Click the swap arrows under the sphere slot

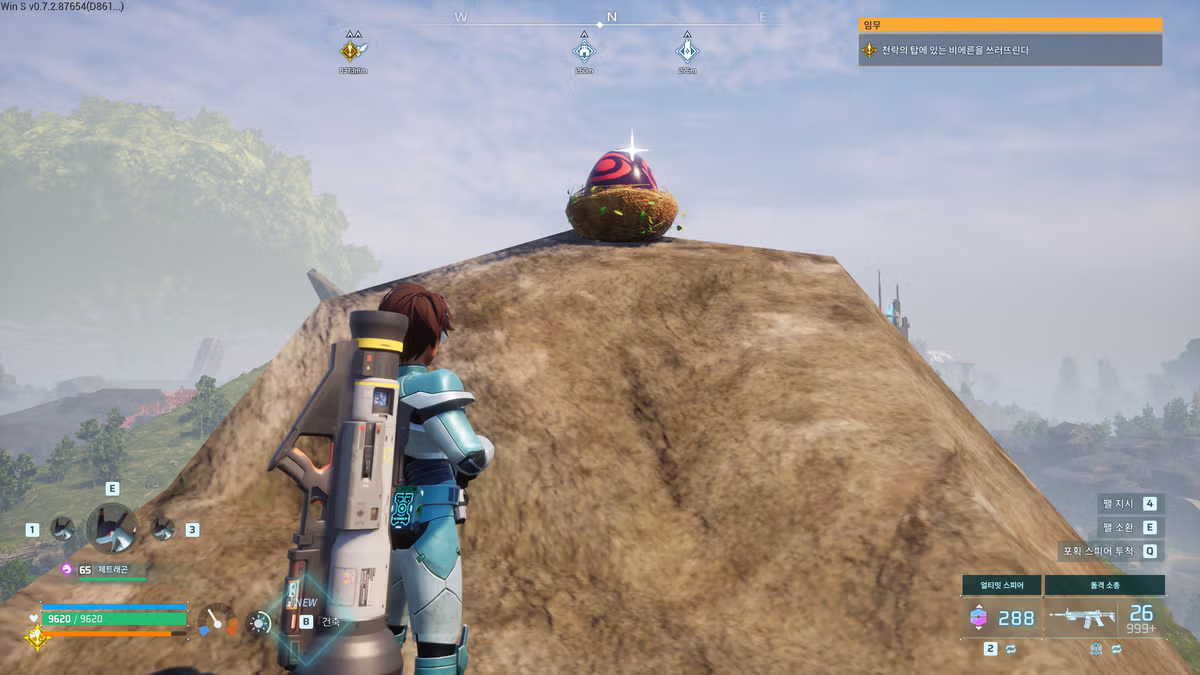pyautogui.click(x=1010, y=649)
